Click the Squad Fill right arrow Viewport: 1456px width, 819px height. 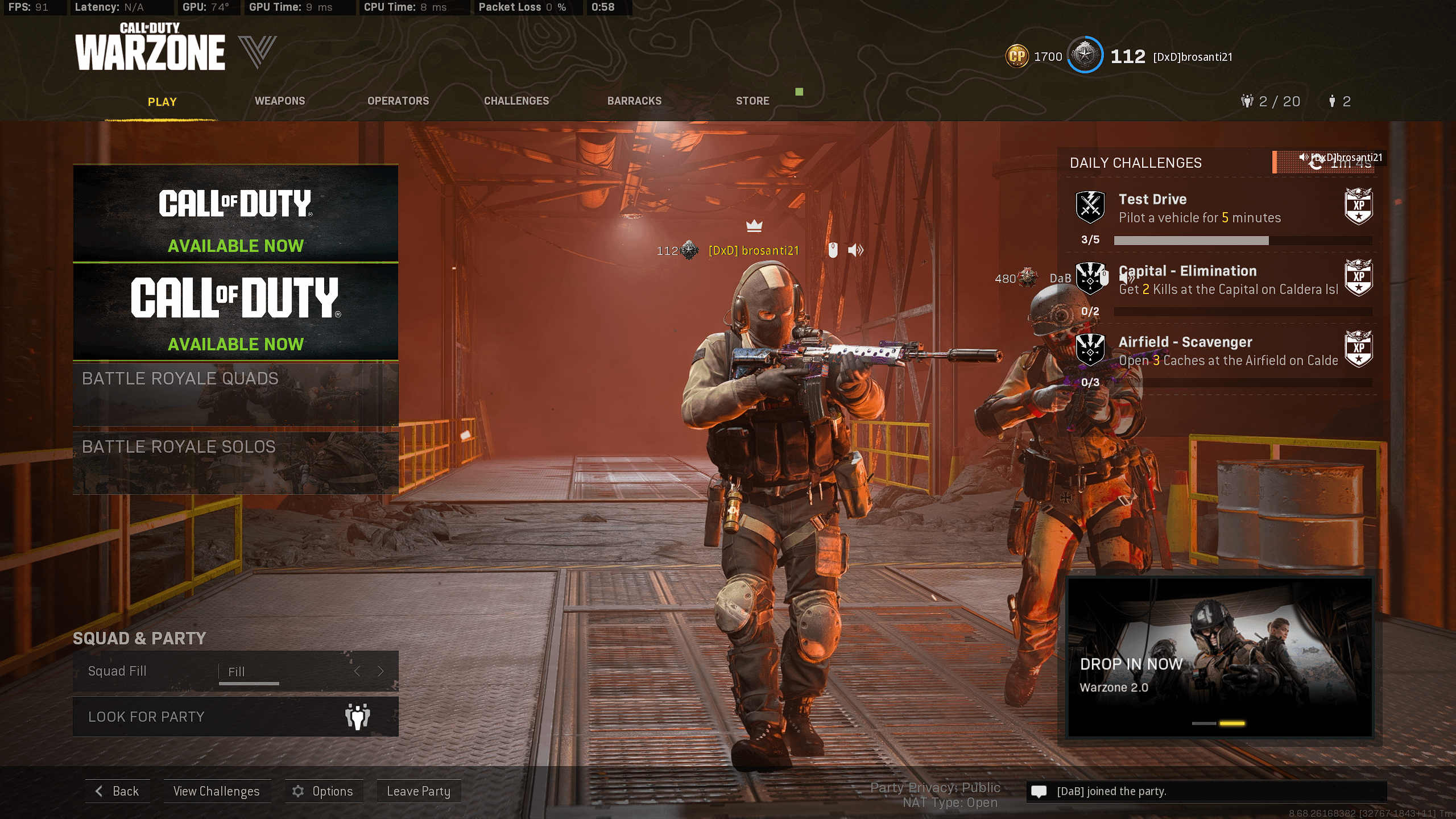(381, 672)
